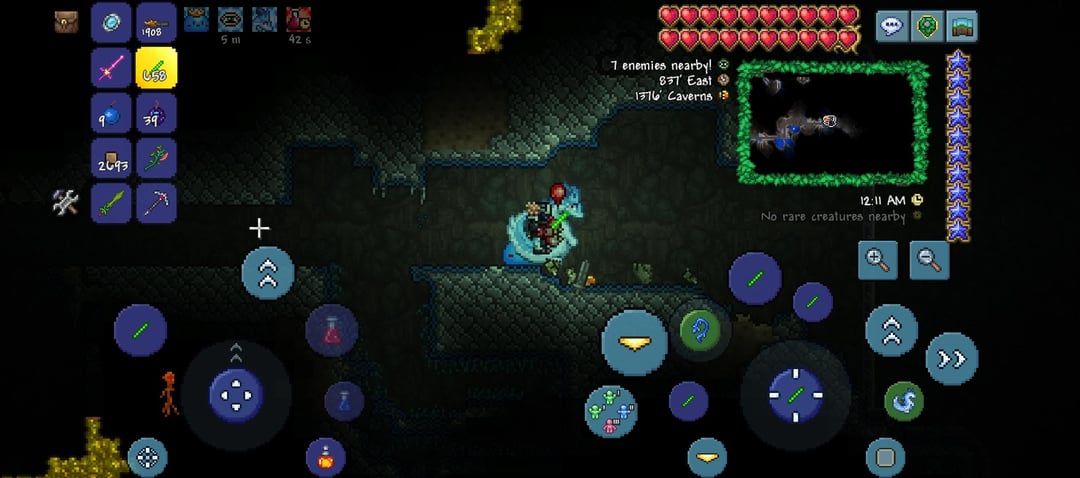Select the gun slot with 1908 ammo
The width and height of the screenshot is (1080, 478).
click(156, 22)
